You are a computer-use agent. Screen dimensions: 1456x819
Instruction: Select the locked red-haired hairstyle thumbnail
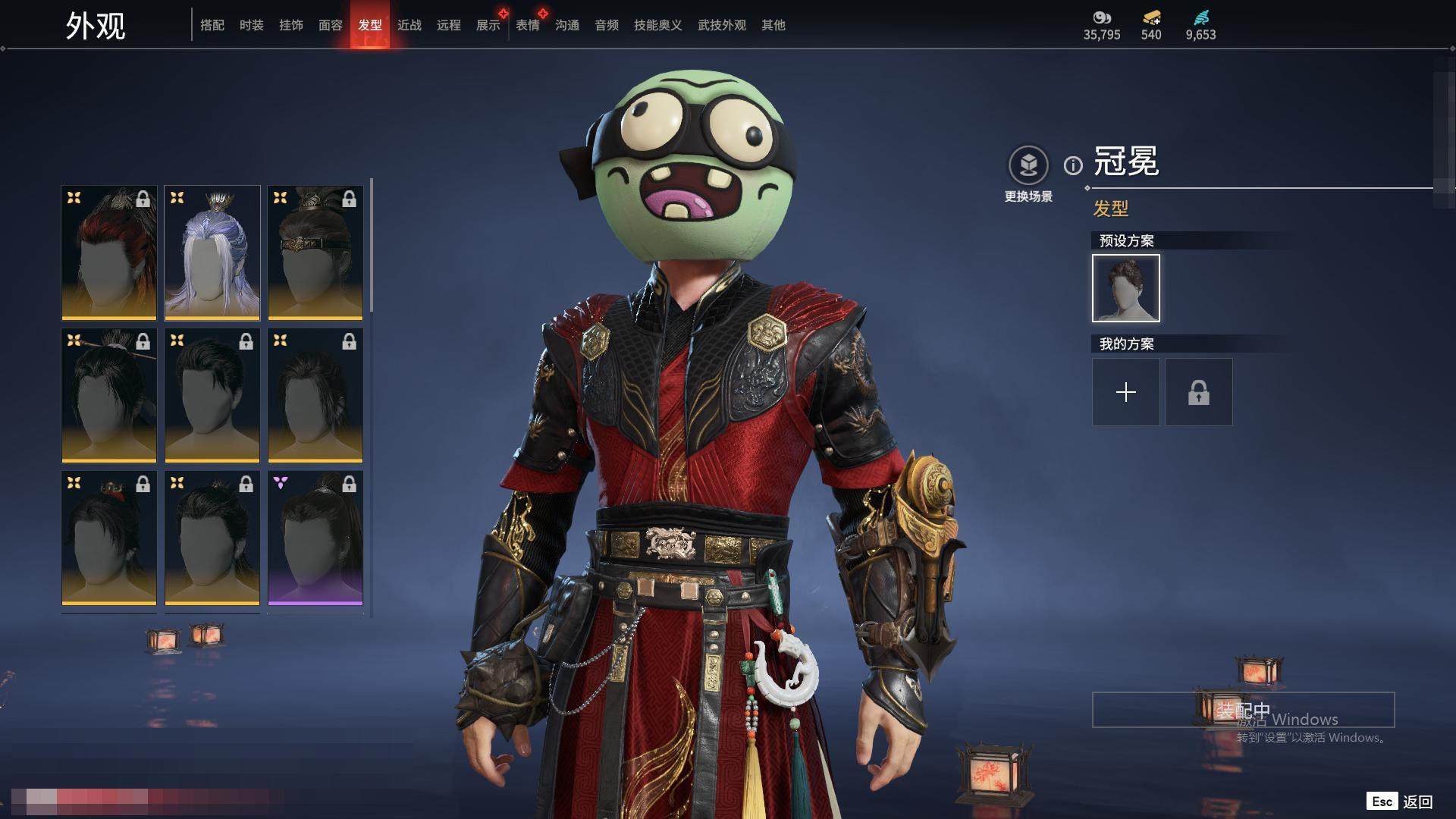[x=109, y=253]
